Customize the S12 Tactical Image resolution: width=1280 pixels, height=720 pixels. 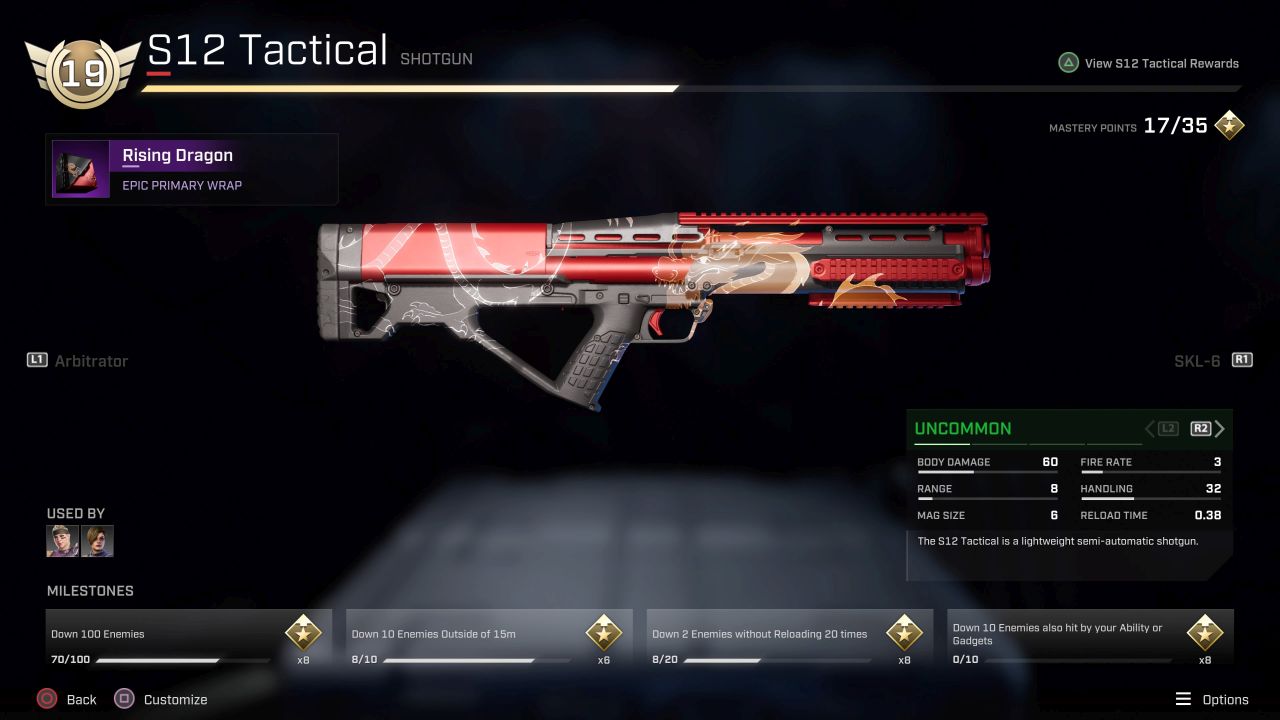161,699
